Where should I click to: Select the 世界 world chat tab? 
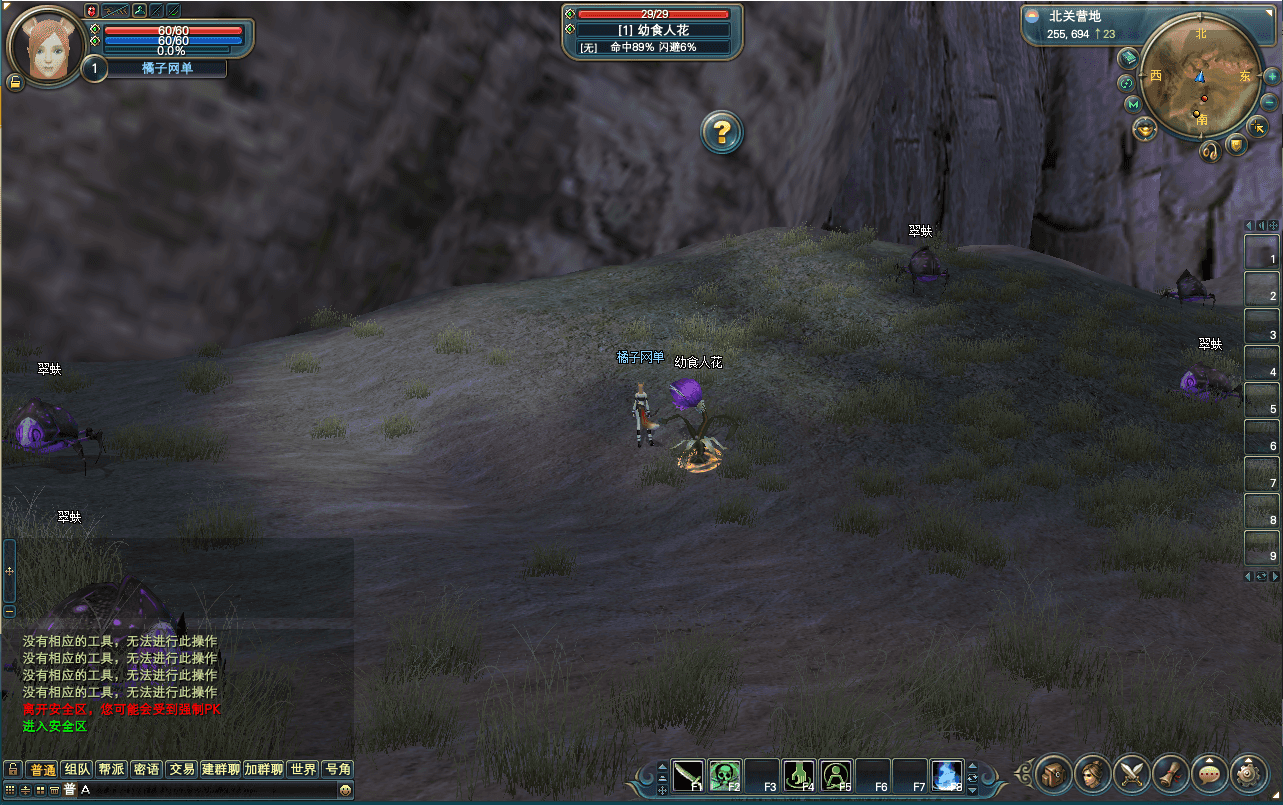click(303, 769)
